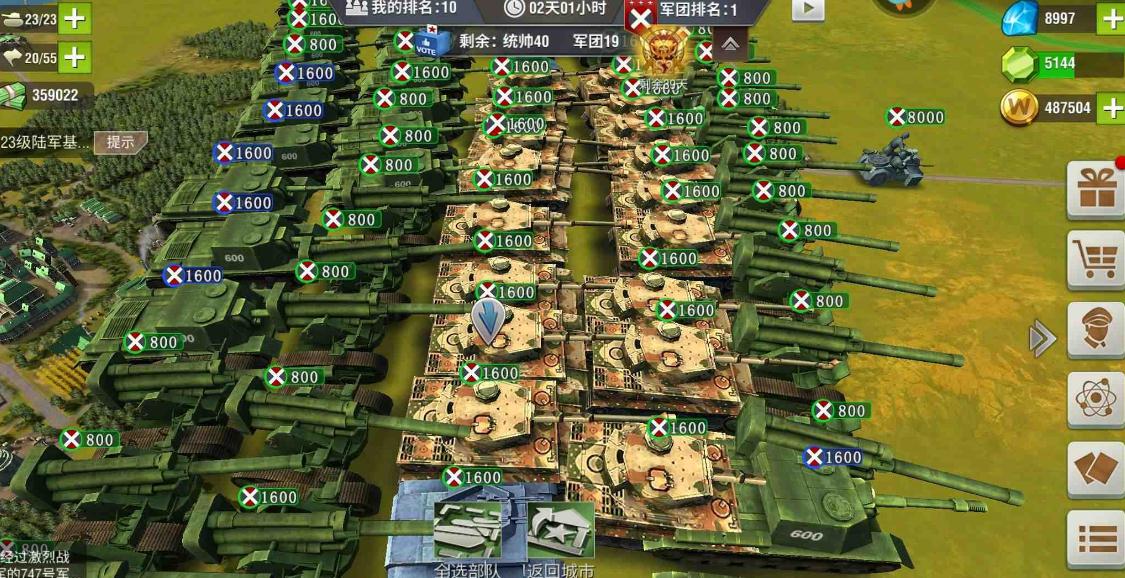1125x578 pixels.
Task: Click the play arrow button at top
Action: pyautogui.click(x=808, y=10)
